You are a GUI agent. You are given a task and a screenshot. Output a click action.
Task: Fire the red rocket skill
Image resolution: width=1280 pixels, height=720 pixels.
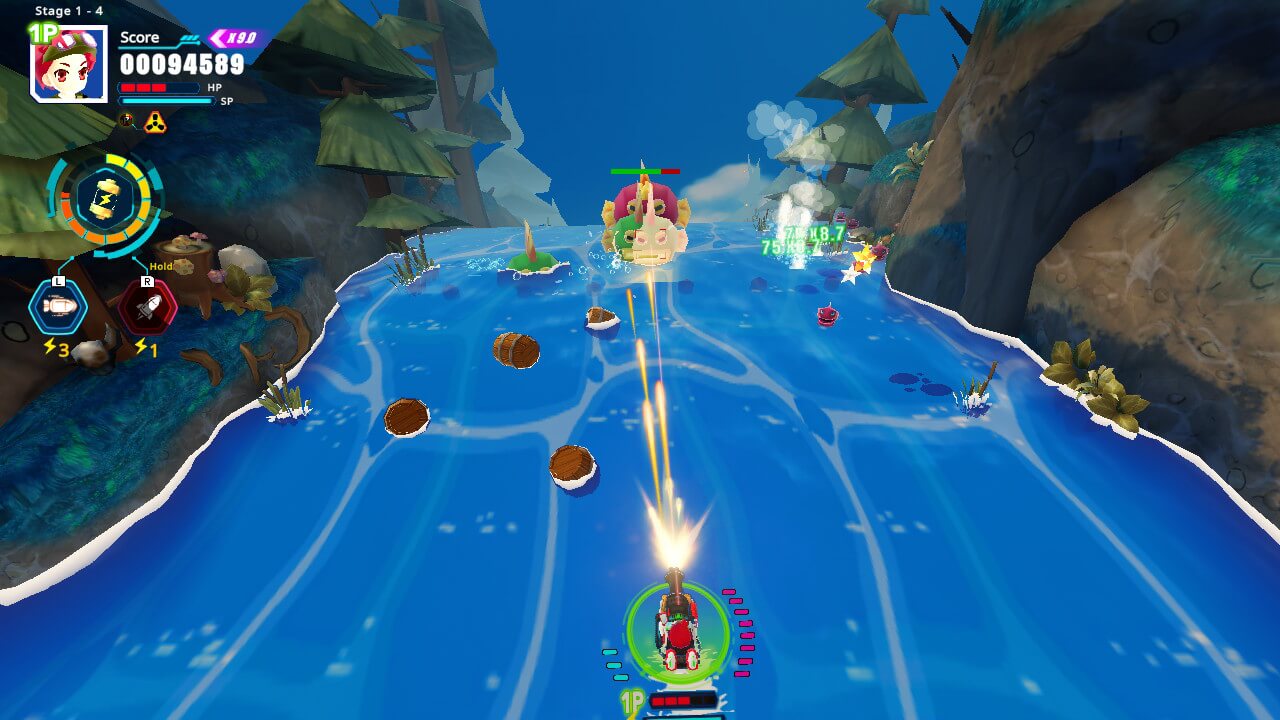(148, 306)
